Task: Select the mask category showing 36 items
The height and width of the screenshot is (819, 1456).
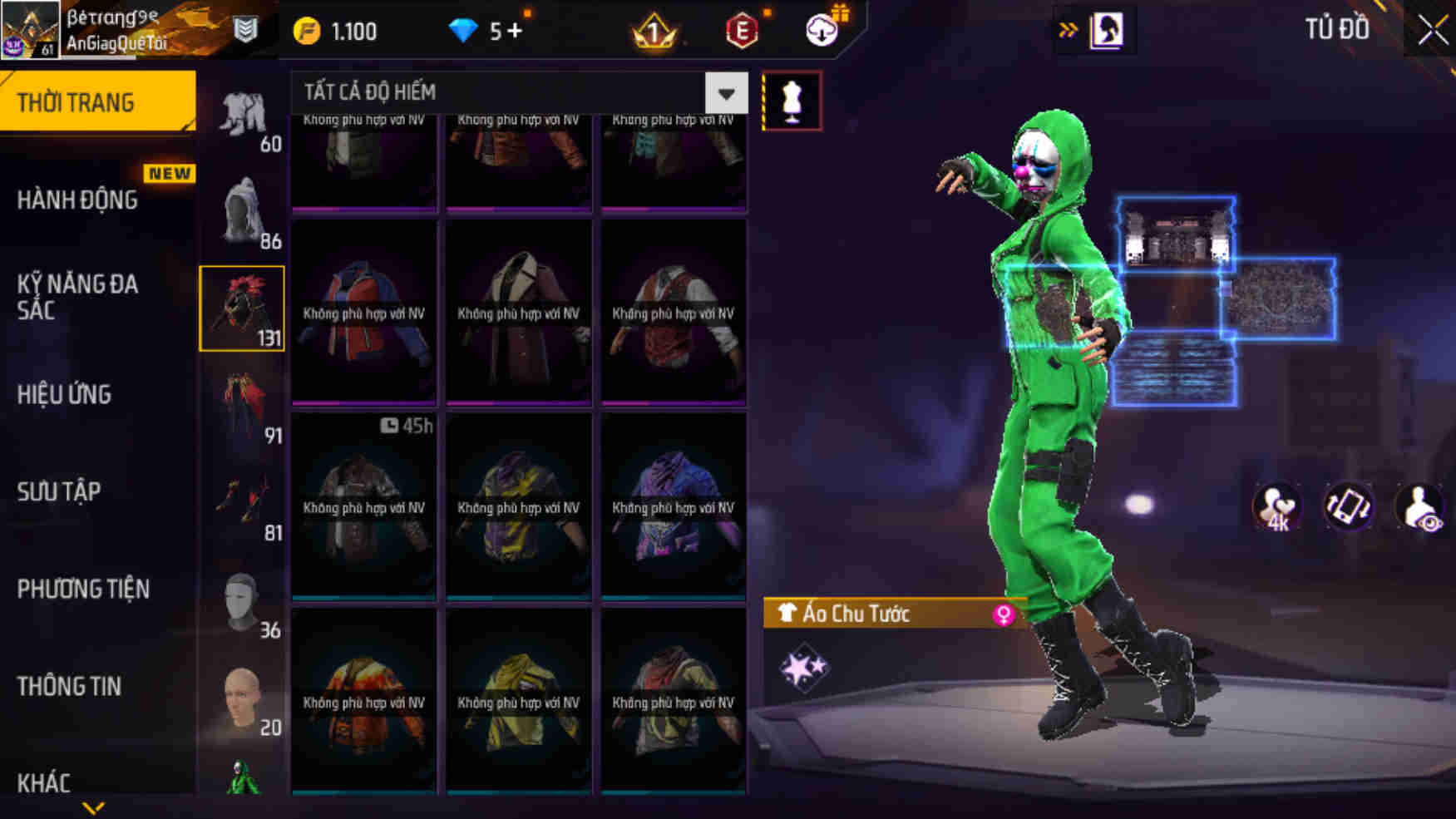Action: coord(244,592)
